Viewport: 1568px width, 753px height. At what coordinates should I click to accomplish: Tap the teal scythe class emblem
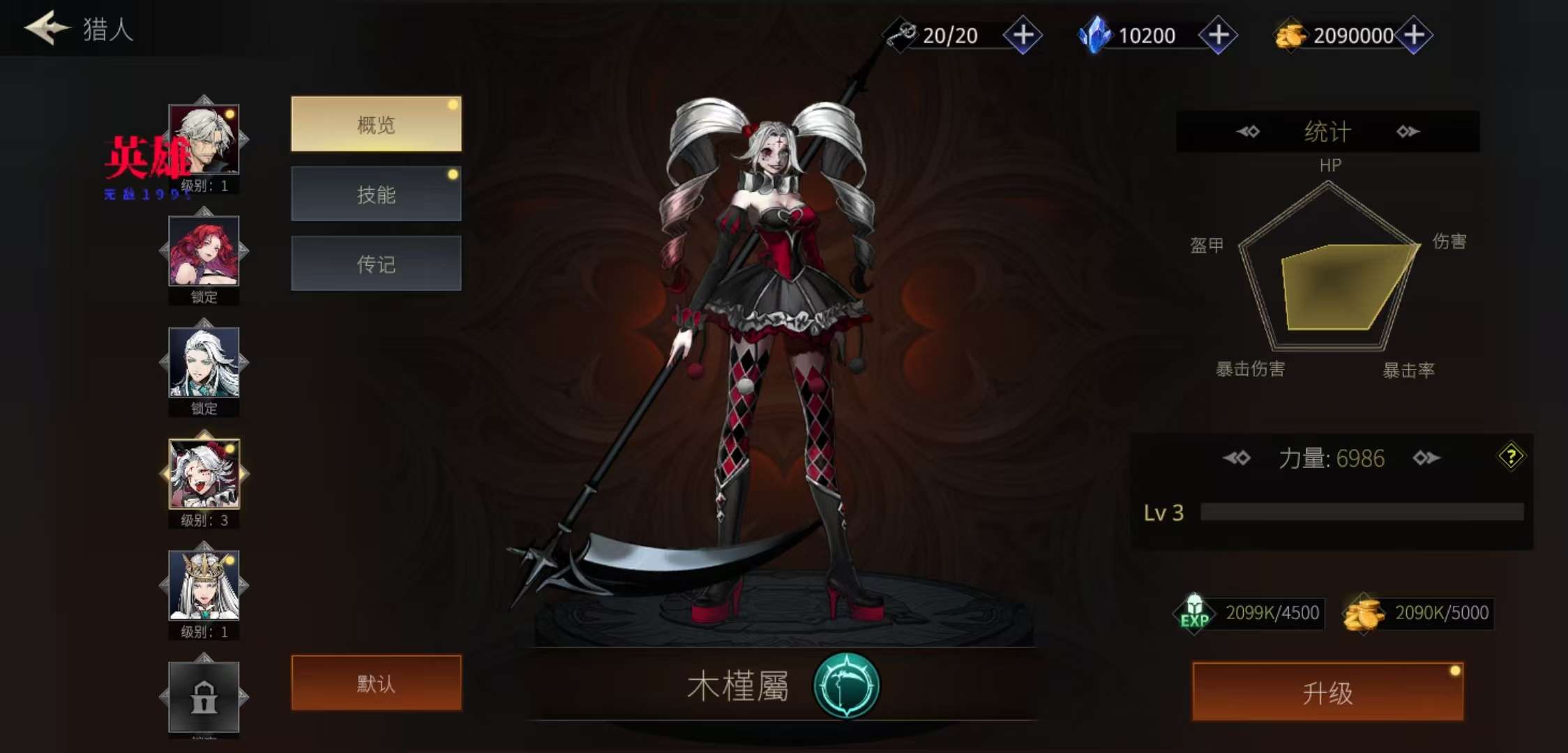(x=846, y=685)
